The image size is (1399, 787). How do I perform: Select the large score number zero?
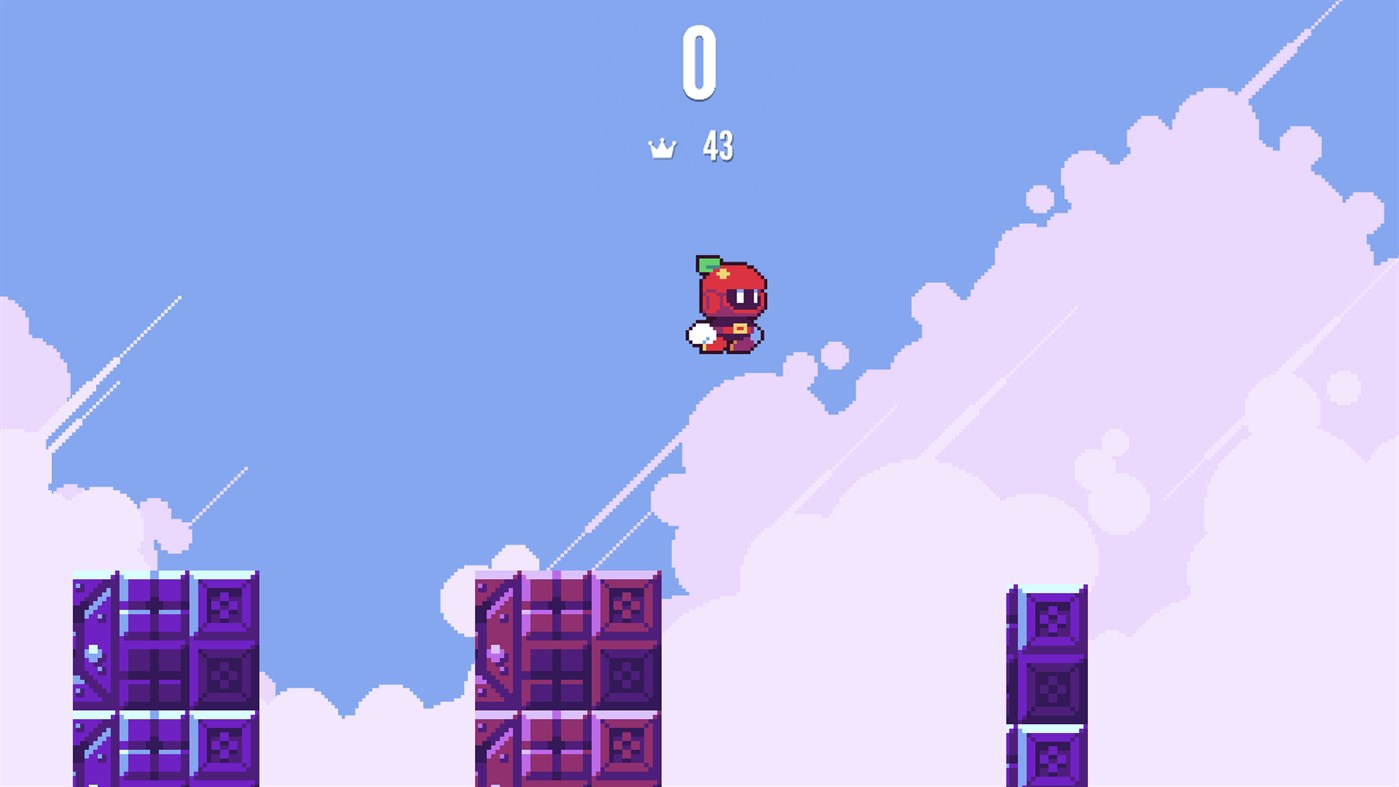click(x=700, y=62)
